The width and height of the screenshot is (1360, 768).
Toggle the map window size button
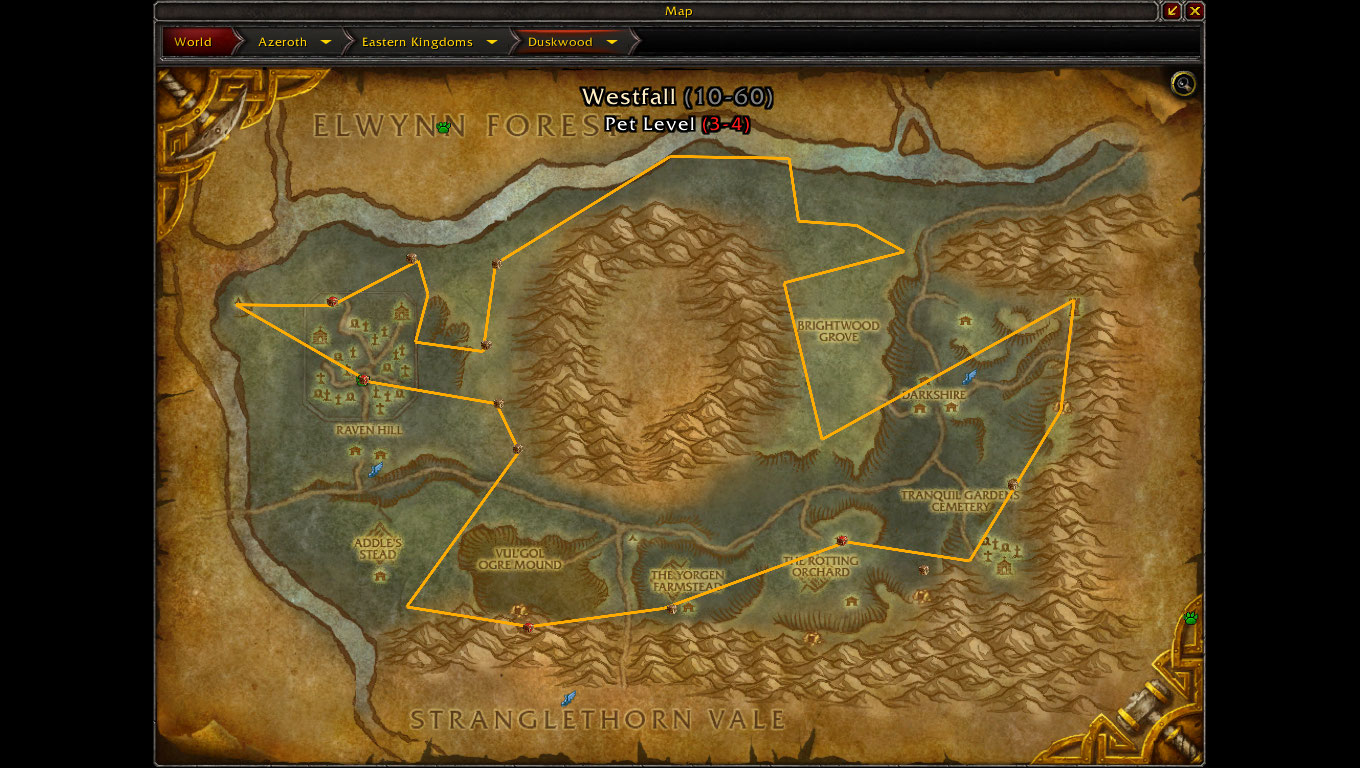pos(1172,11)
